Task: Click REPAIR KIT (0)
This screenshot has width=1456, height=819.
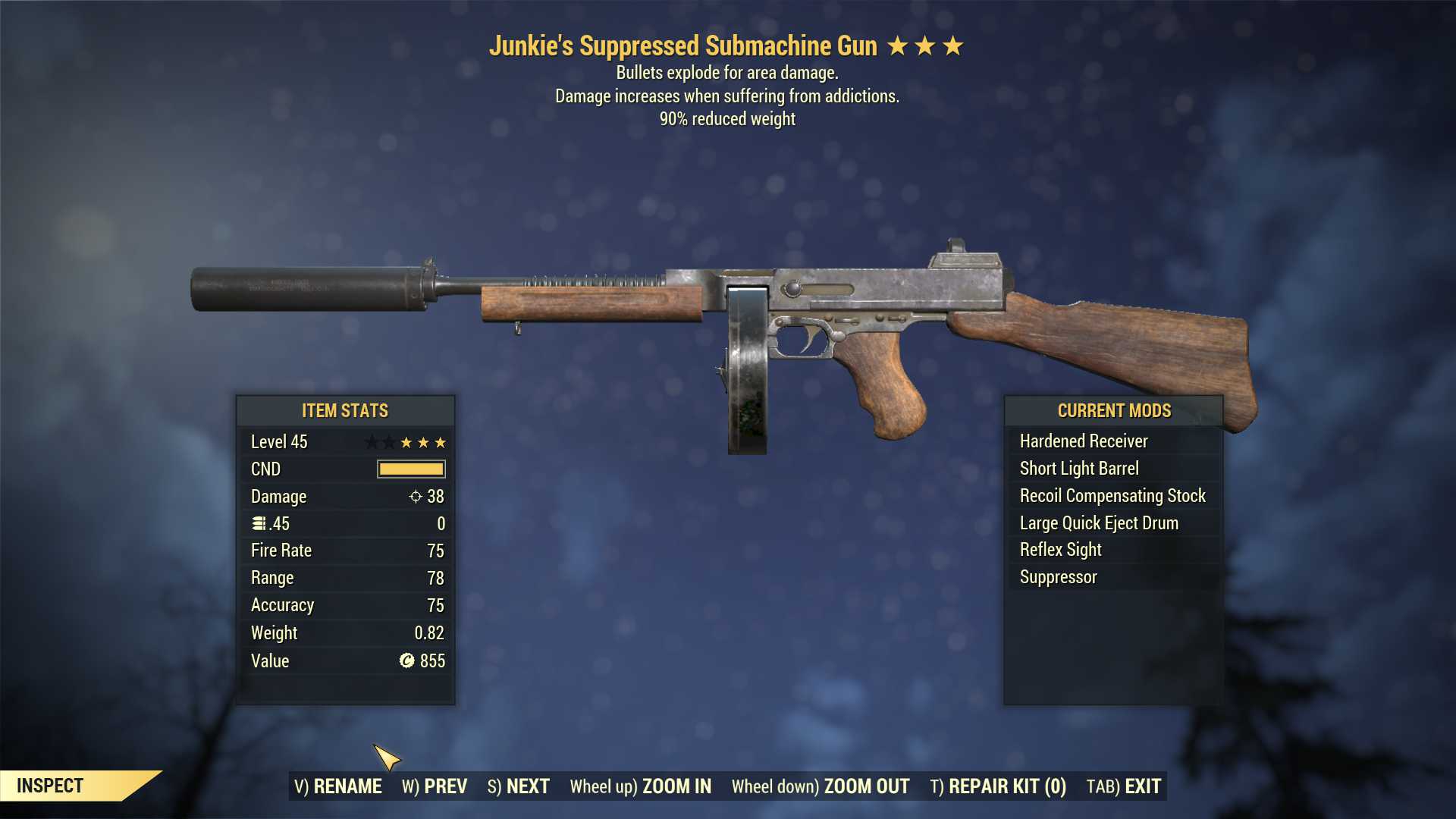Action: coord(1003,786)
